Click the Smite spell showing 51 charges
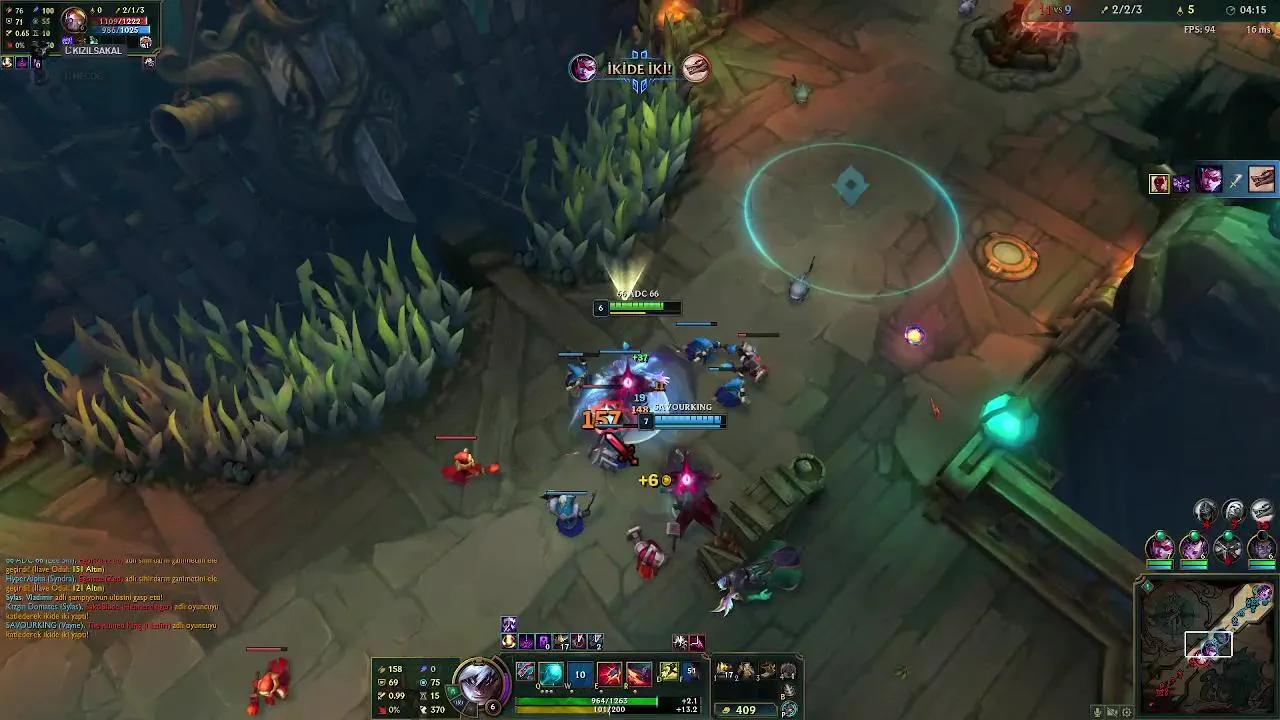Viewport: 1280px width, 720px height. (x=690, y=672)
